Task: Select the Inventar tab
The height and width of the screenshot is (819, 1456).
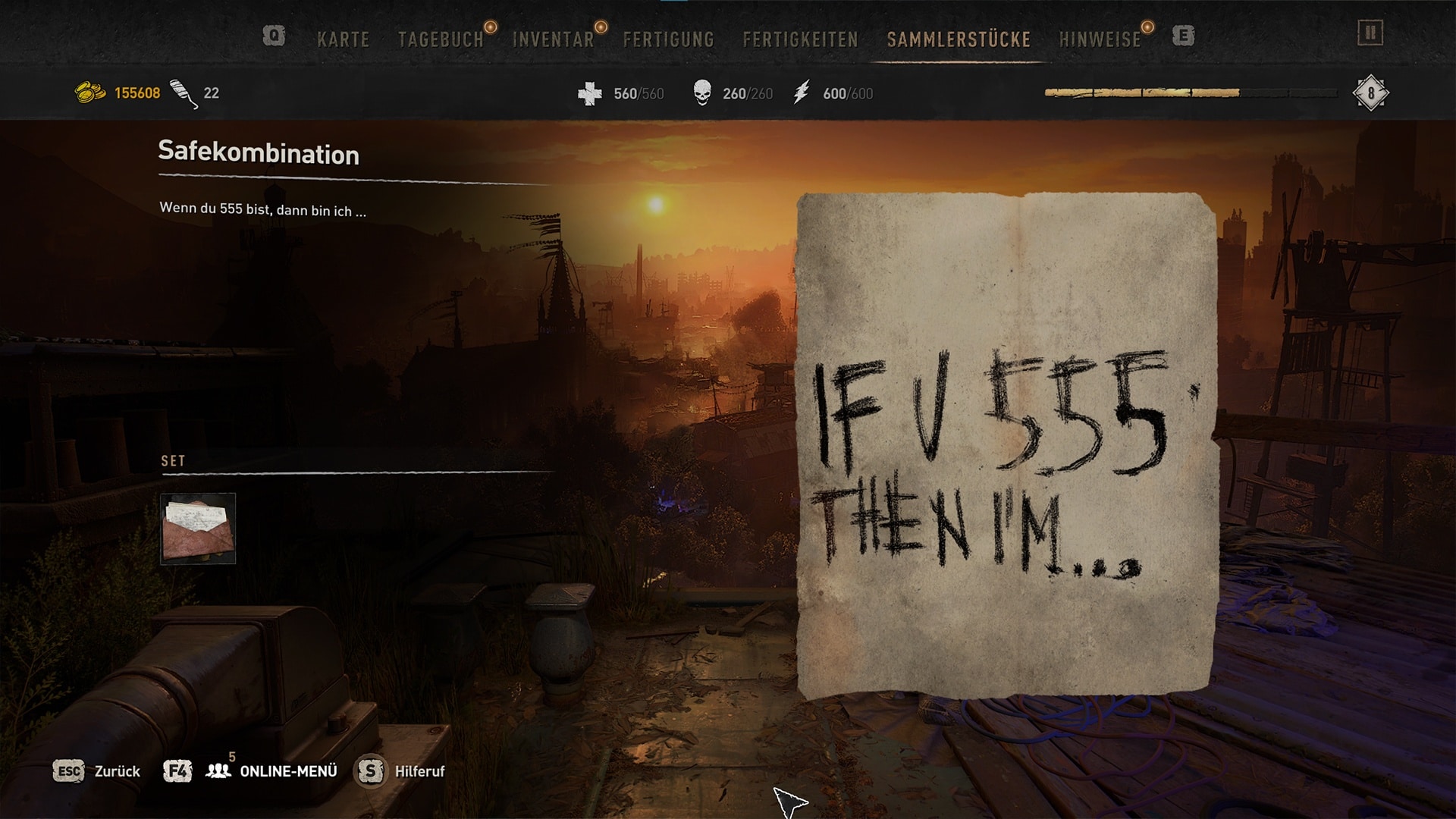Action: (x=553, y=39)
